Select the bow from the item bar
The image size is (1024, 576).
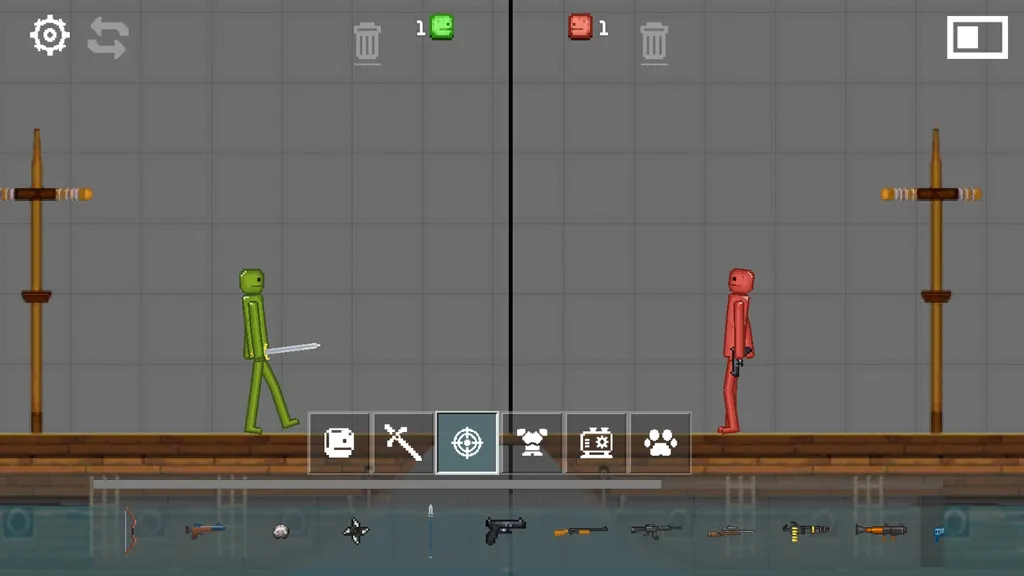[130, 530]
